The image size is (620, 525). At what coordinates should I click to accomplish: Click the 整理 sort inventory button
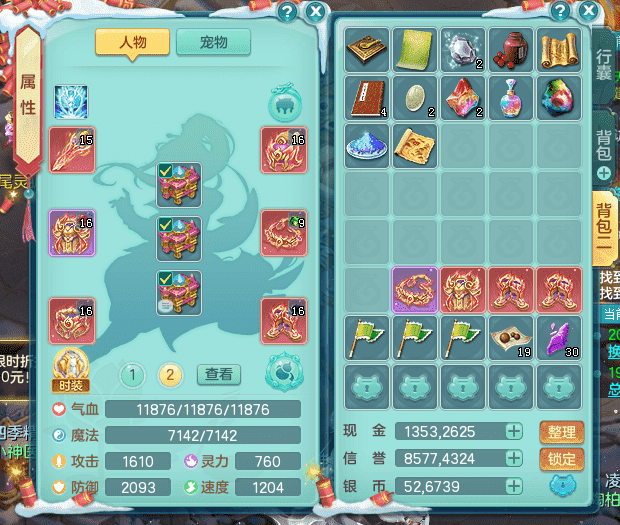[x=562, y=432]
